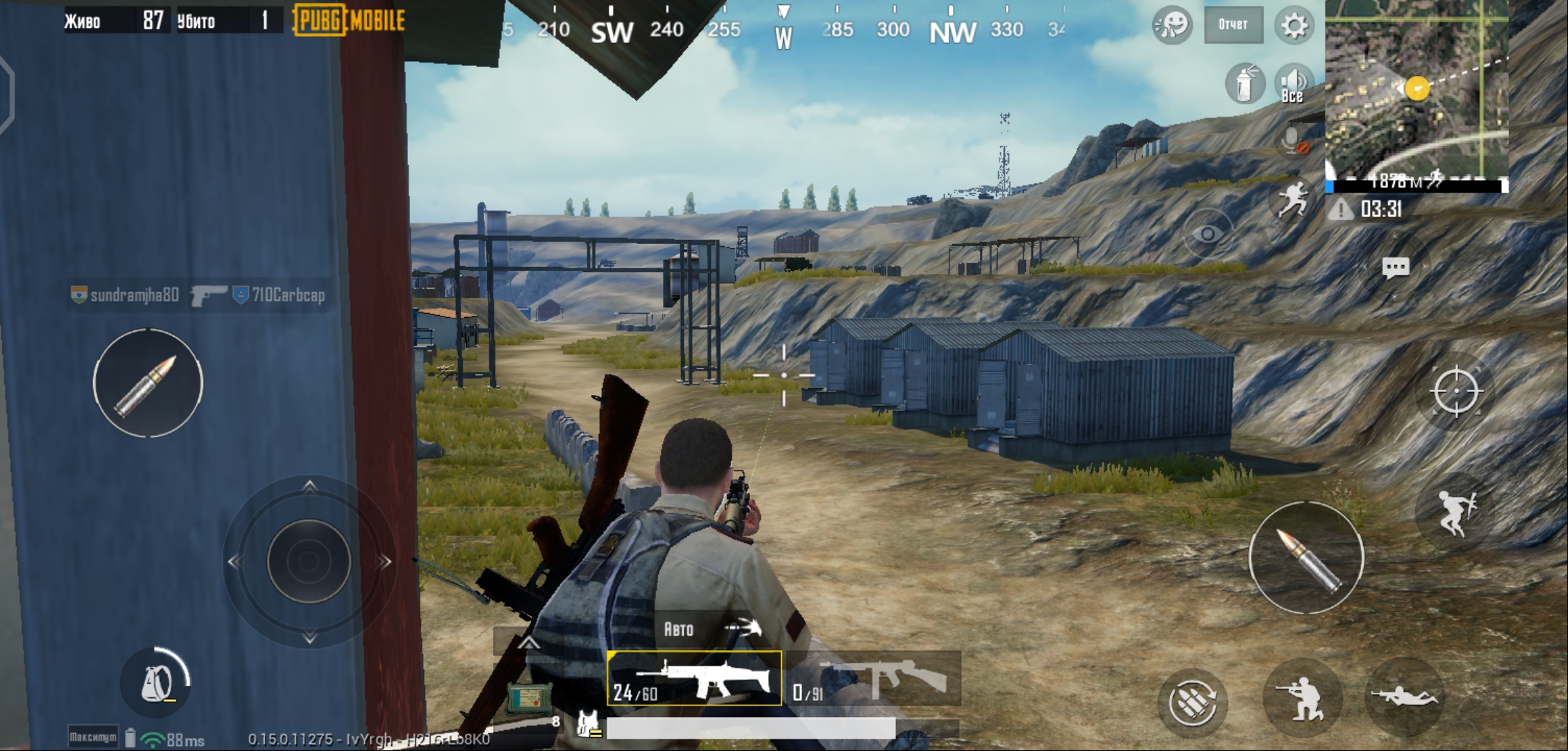
Task: Open the emote smiley menu
Action: pyautogui.click(x=1173, y=26)
